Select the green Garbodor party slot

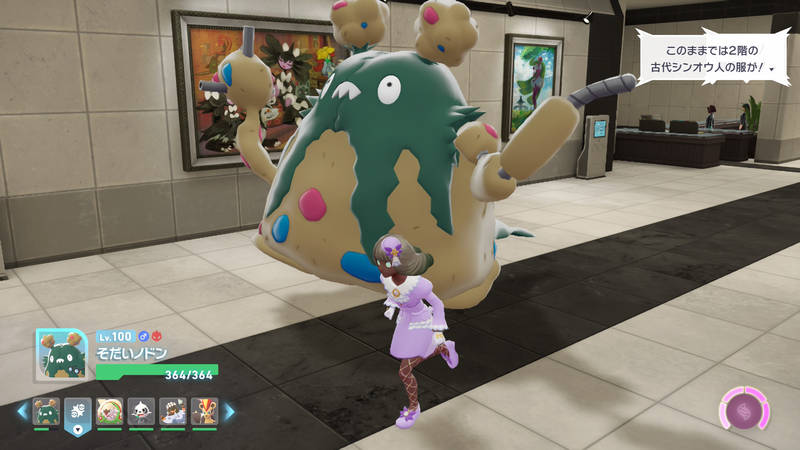pyautogui.click(x=46, y=411)
